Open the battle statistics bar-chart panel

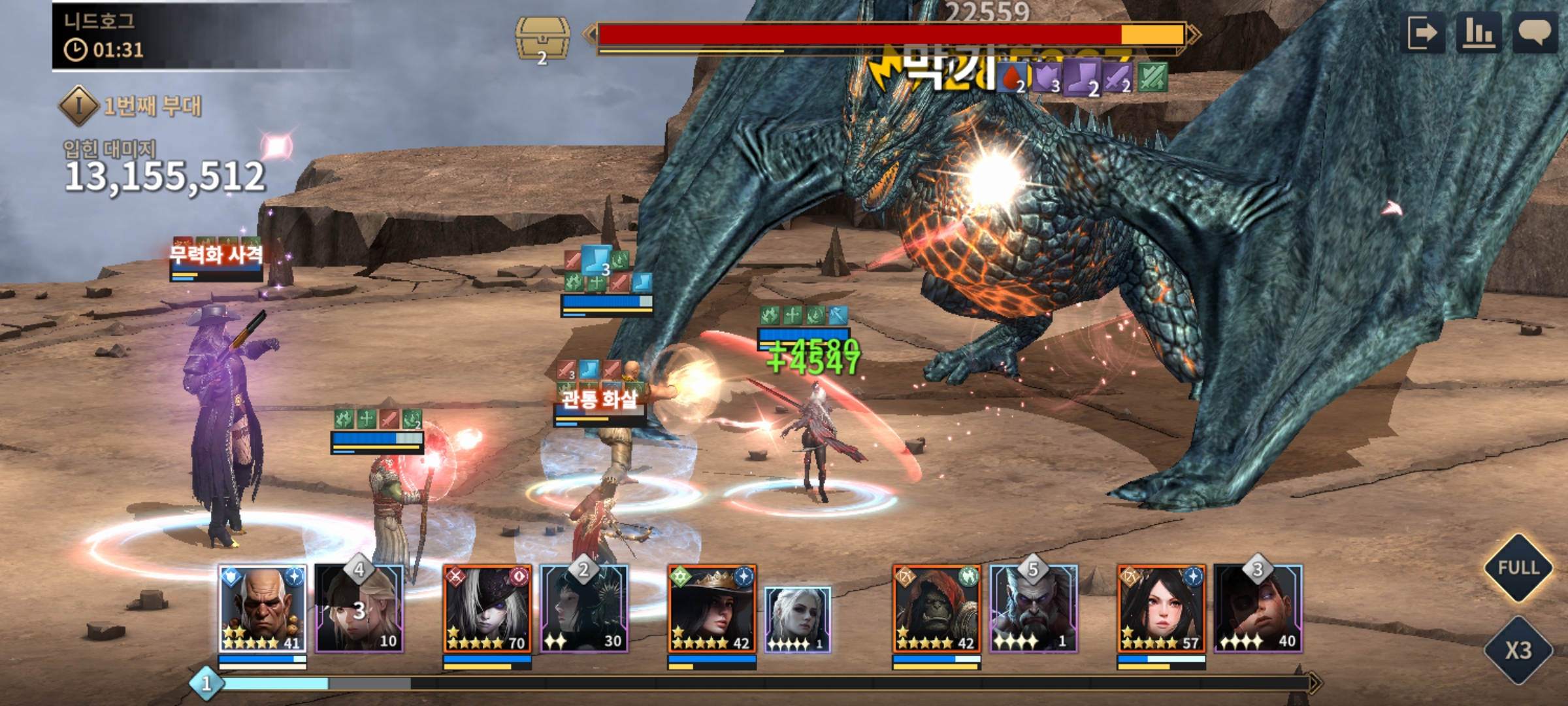click(1478, 33)
